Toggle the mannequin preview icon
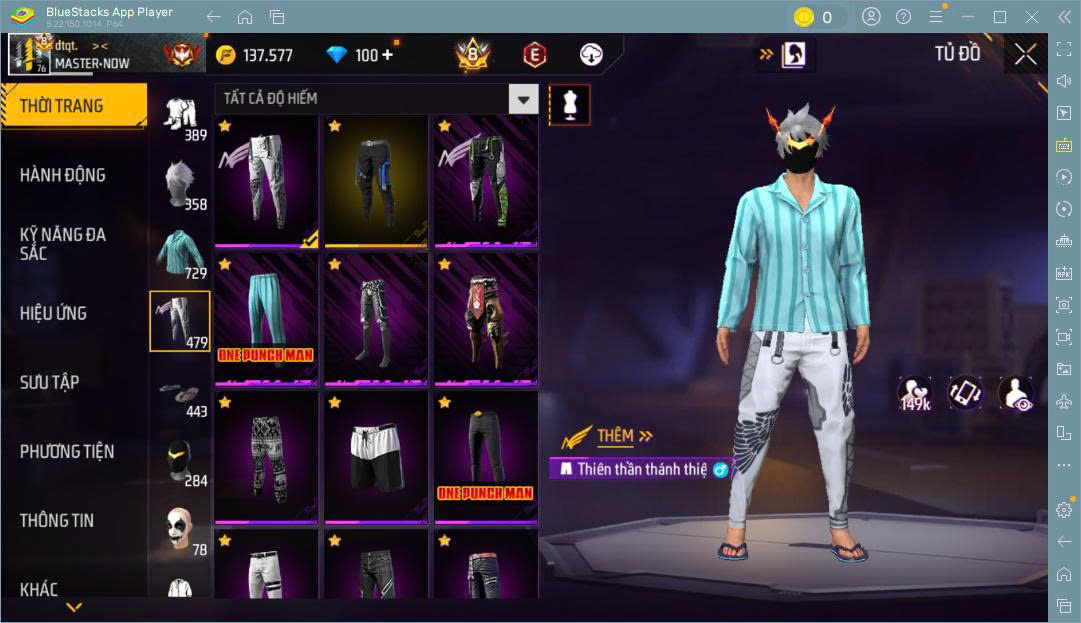Viewport: 1081px width, 623px height. pyautogui.click(x=570, y=104)
